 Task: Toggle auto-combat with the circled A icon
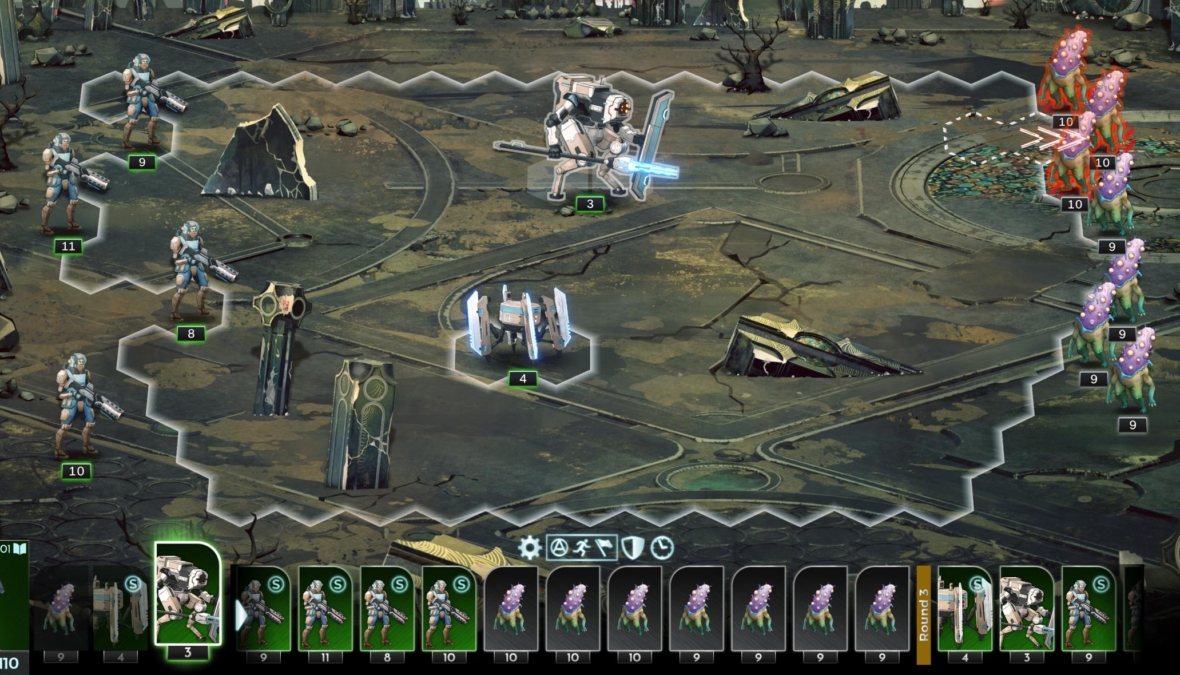click(559, 548)
